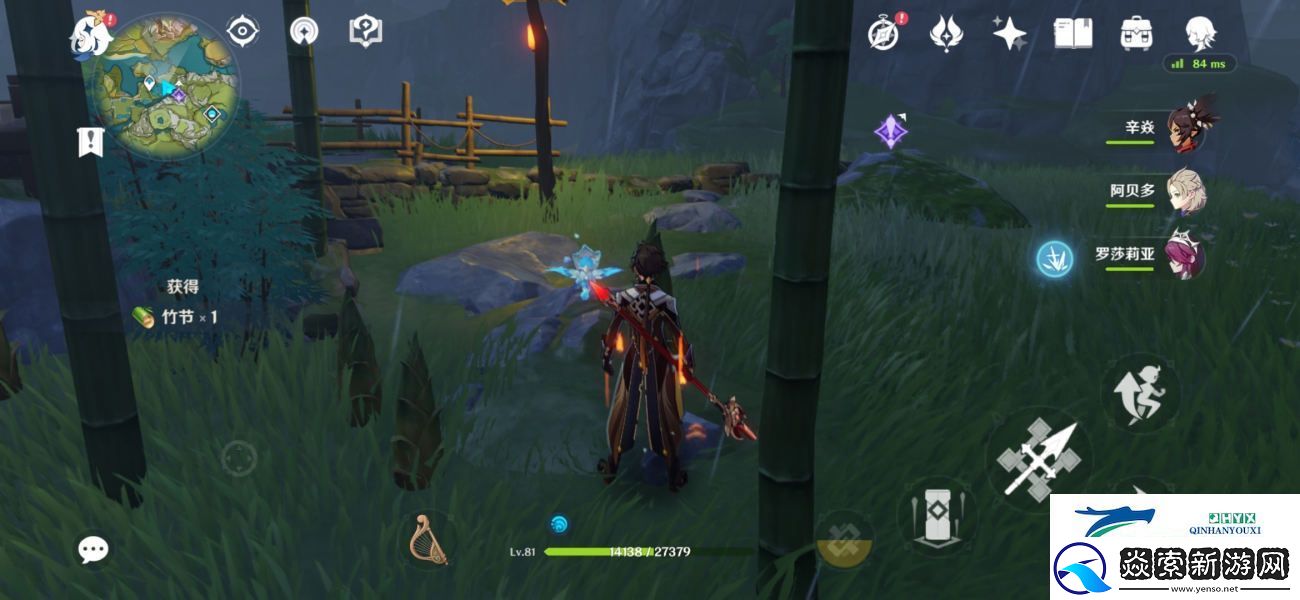Toggle the elemental sight eye icon
Viewport: 1300px width, 600px height.
pyautogui.click(x=243, y=31)
